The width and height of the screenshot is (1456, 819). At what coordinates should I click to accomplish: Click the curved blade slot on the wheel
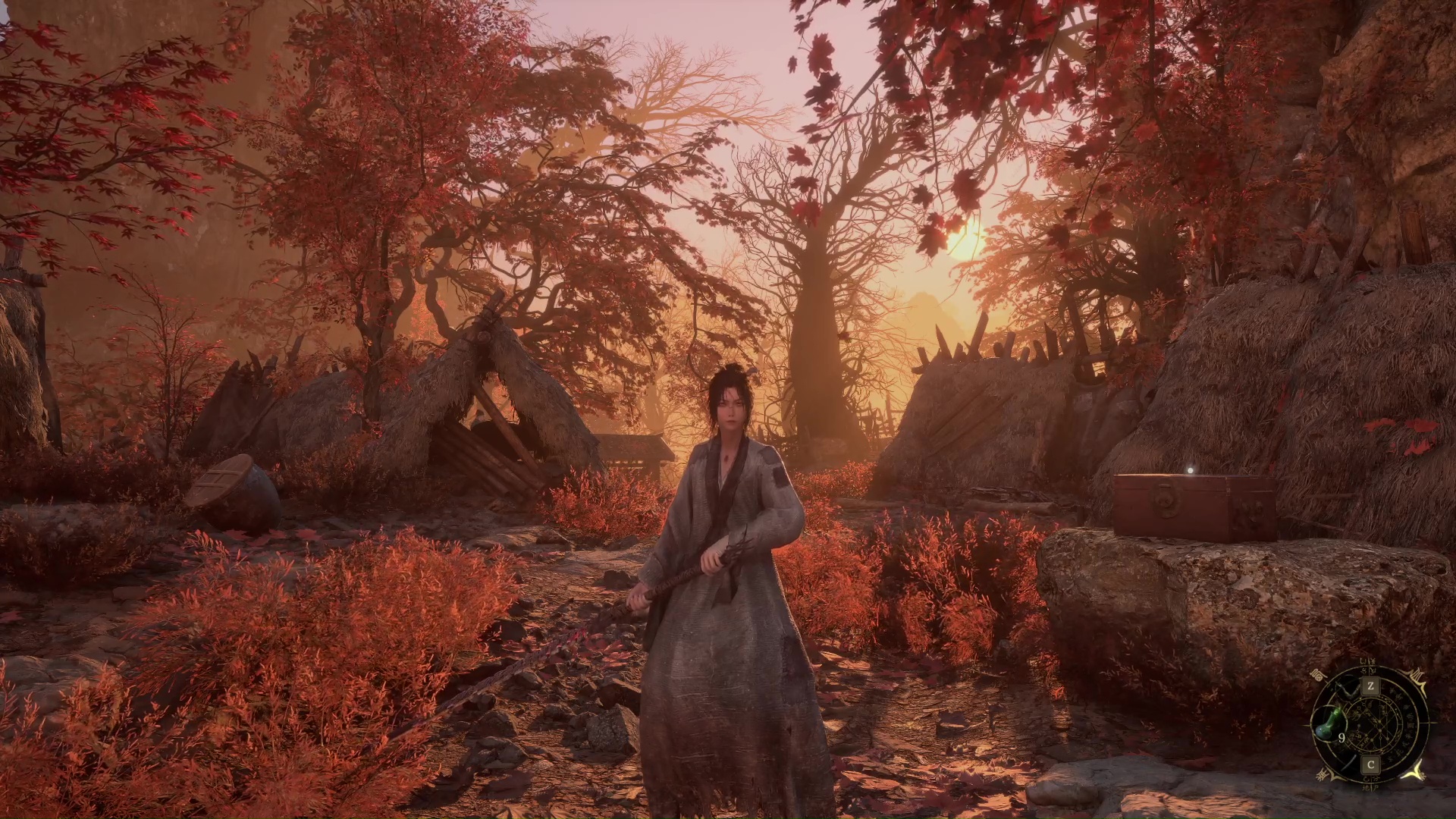click(x=1347, y=689)
